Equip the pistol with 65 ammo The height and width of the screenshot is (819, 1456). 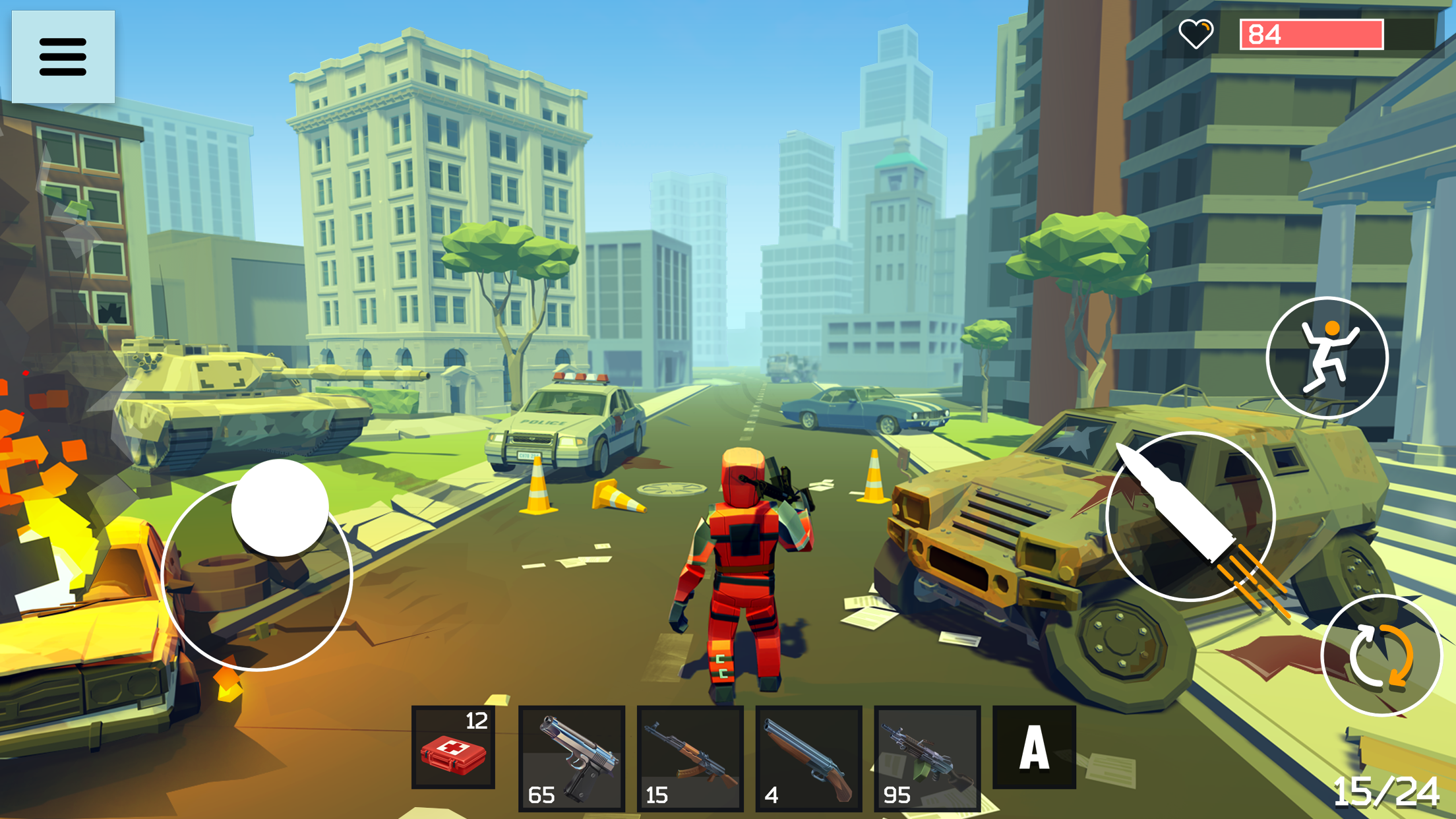pyautogui.click(x=571, y=757)
